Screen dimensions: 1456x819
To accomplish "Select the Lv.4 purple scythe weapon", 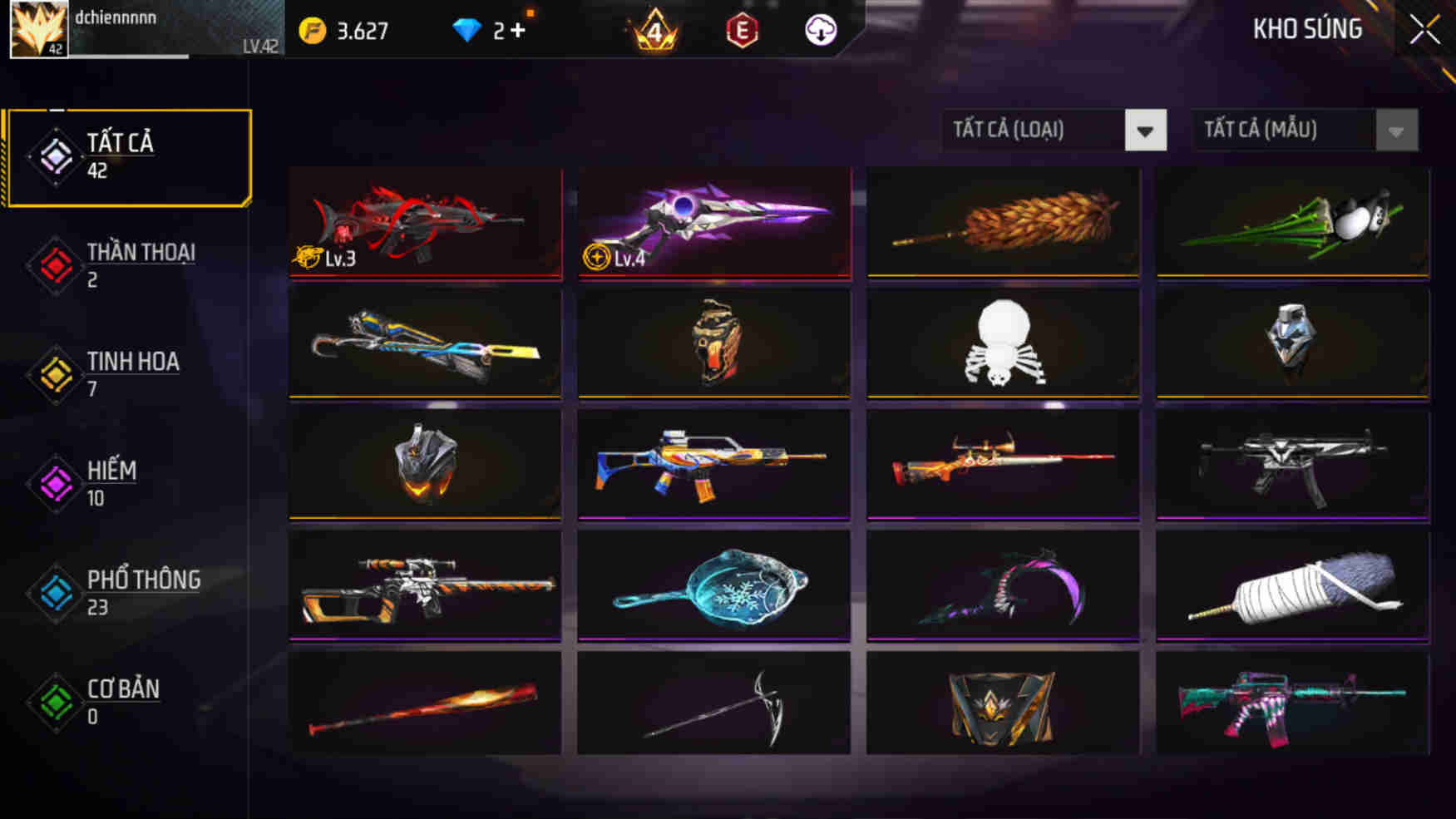I will click(x=713, y=224).
